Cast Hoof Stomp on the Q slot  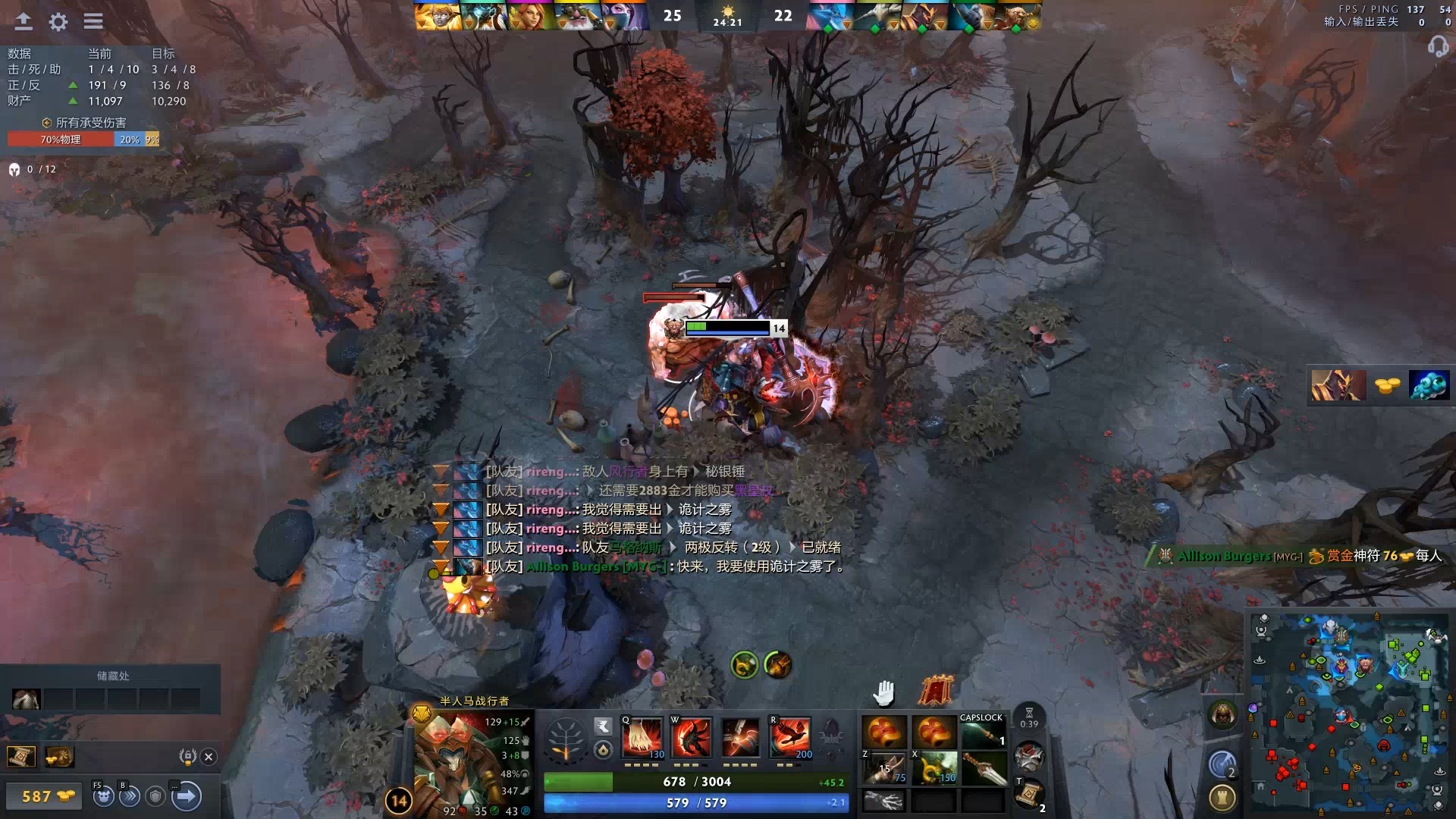tap(641, 736)
